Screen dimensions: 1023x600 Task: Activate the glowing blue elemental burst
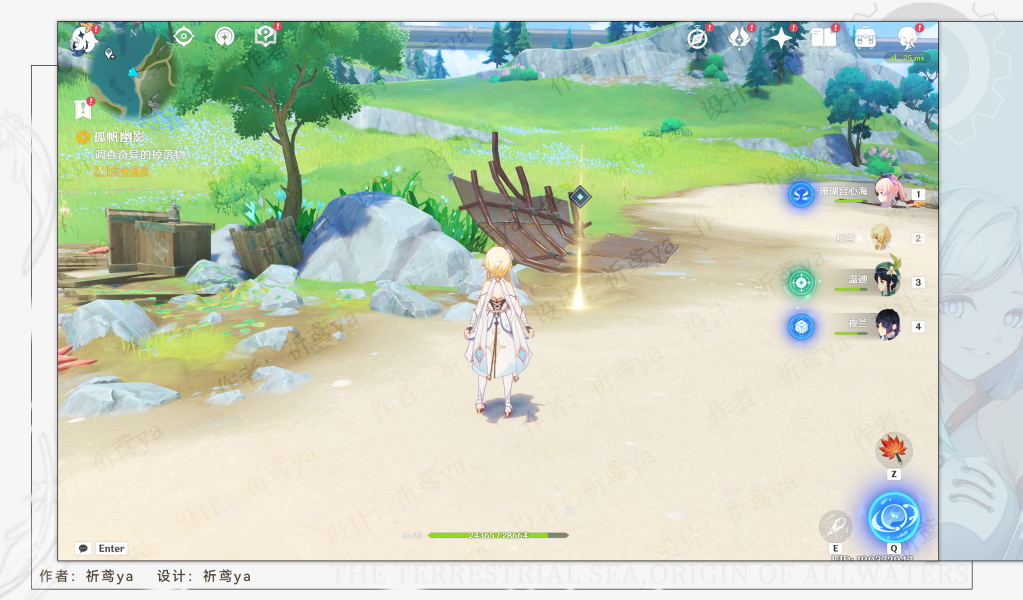pyautogui.click(x=893, y=517)
